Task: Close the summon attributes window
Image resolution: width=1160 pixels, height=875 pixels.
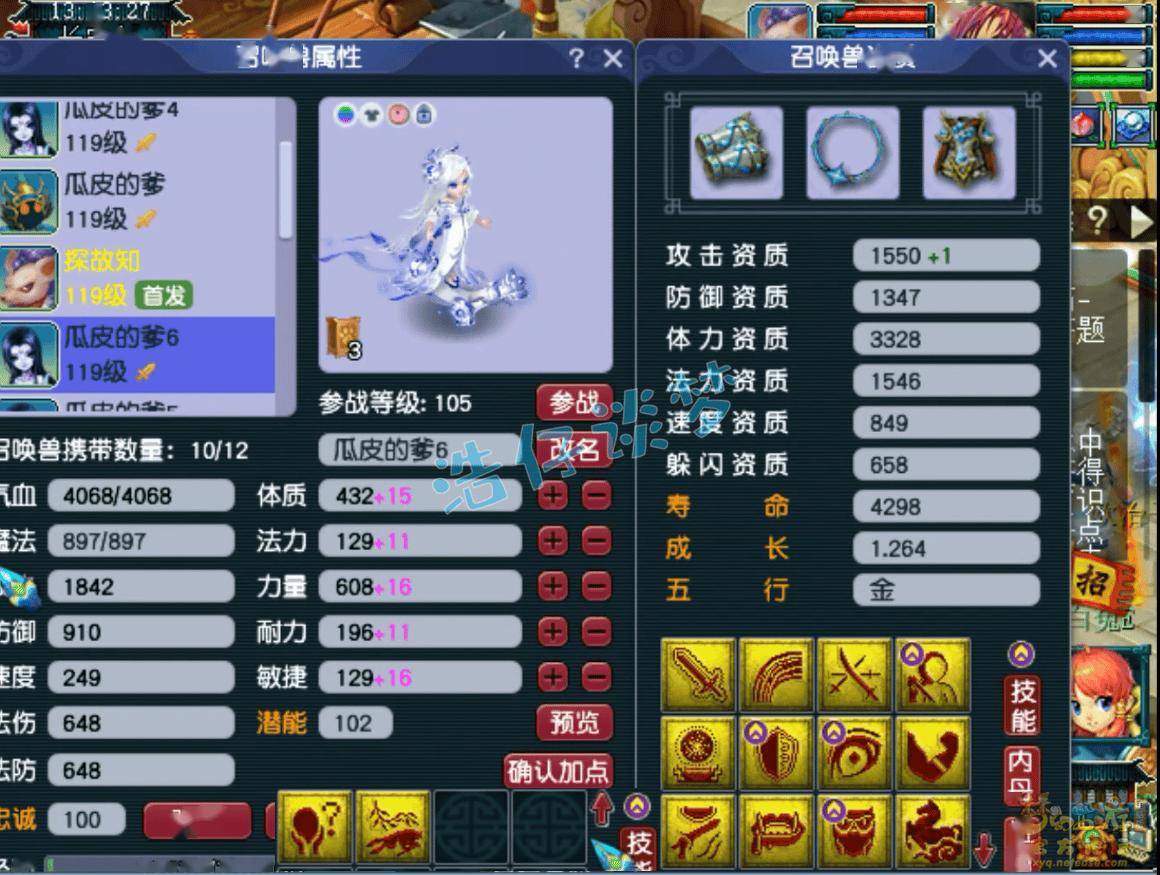Action: click(613, 59)
